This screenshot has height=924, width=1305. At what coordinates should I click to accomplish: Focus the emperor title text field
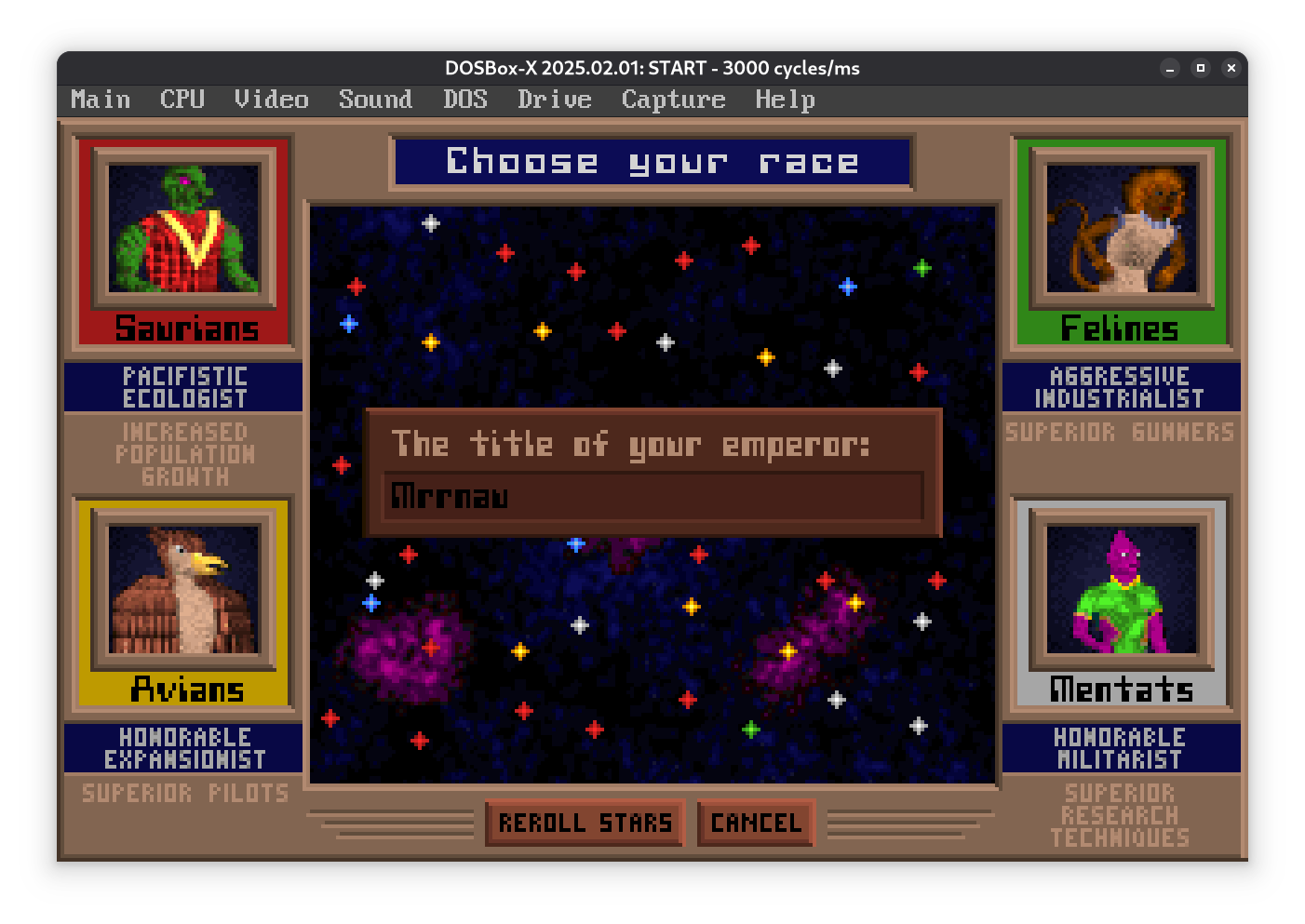[652, 496]
